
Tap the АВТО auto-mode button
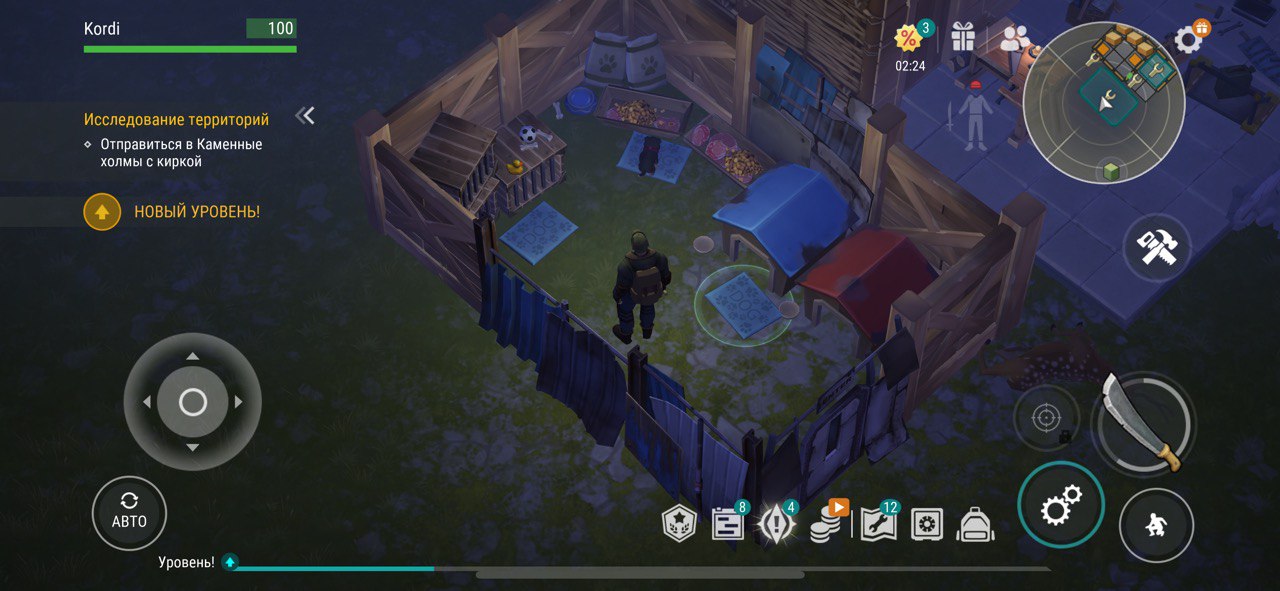coord(129,512)
